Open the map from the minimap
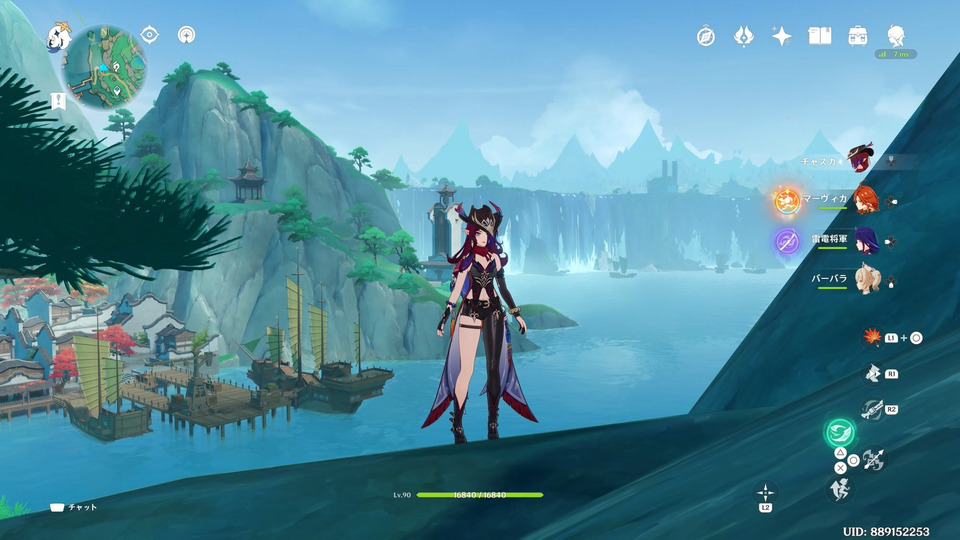 pos(106,66)
